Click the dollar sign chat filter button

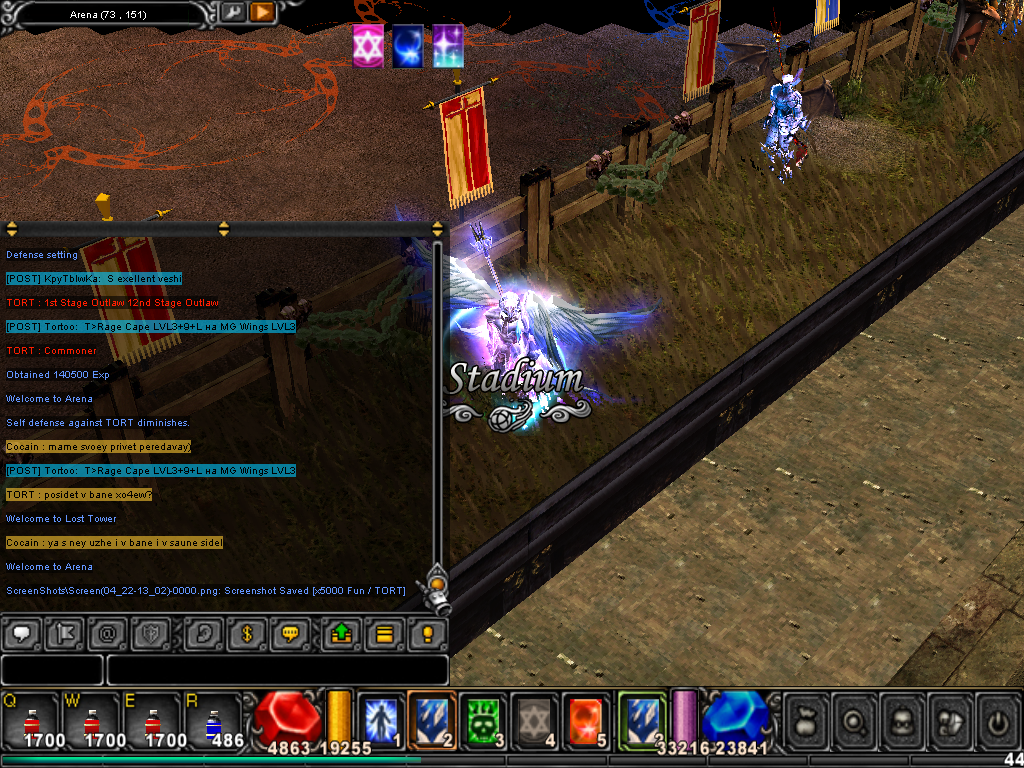pos(247,634)
